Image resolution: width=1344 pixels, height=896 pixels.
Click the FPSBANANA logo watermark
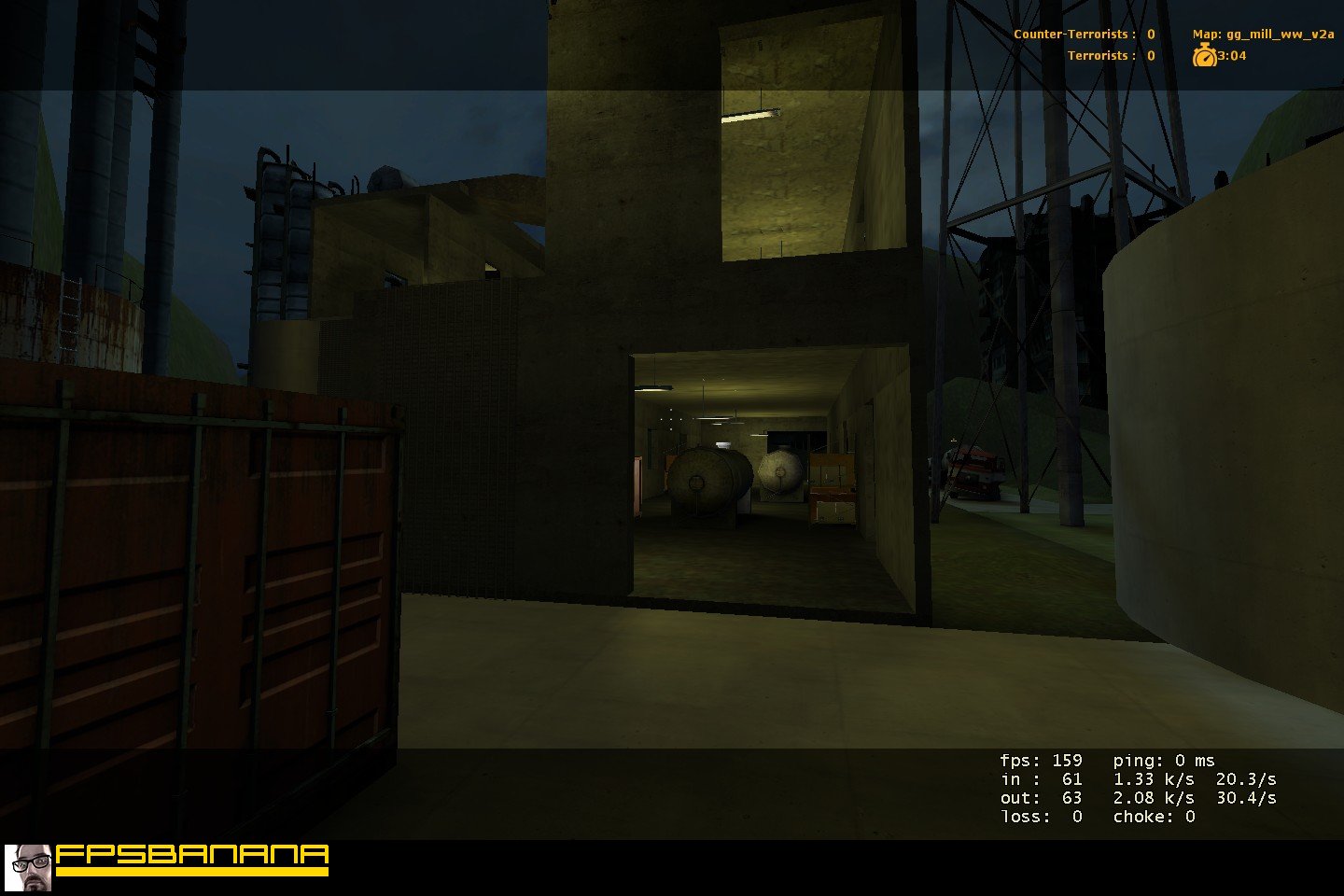pyautogui.click(x=193, y=855)
